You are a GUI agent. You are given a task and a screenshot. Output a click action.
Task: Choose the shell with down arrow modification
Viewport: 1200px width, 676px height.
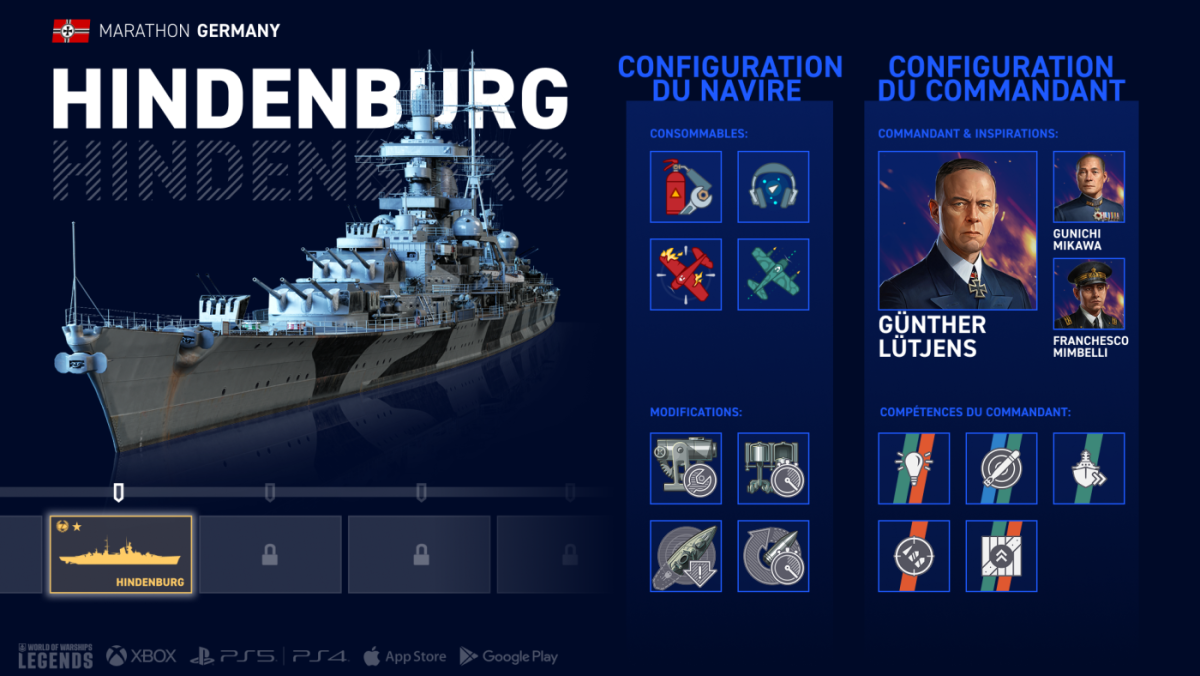coord(686,555)
